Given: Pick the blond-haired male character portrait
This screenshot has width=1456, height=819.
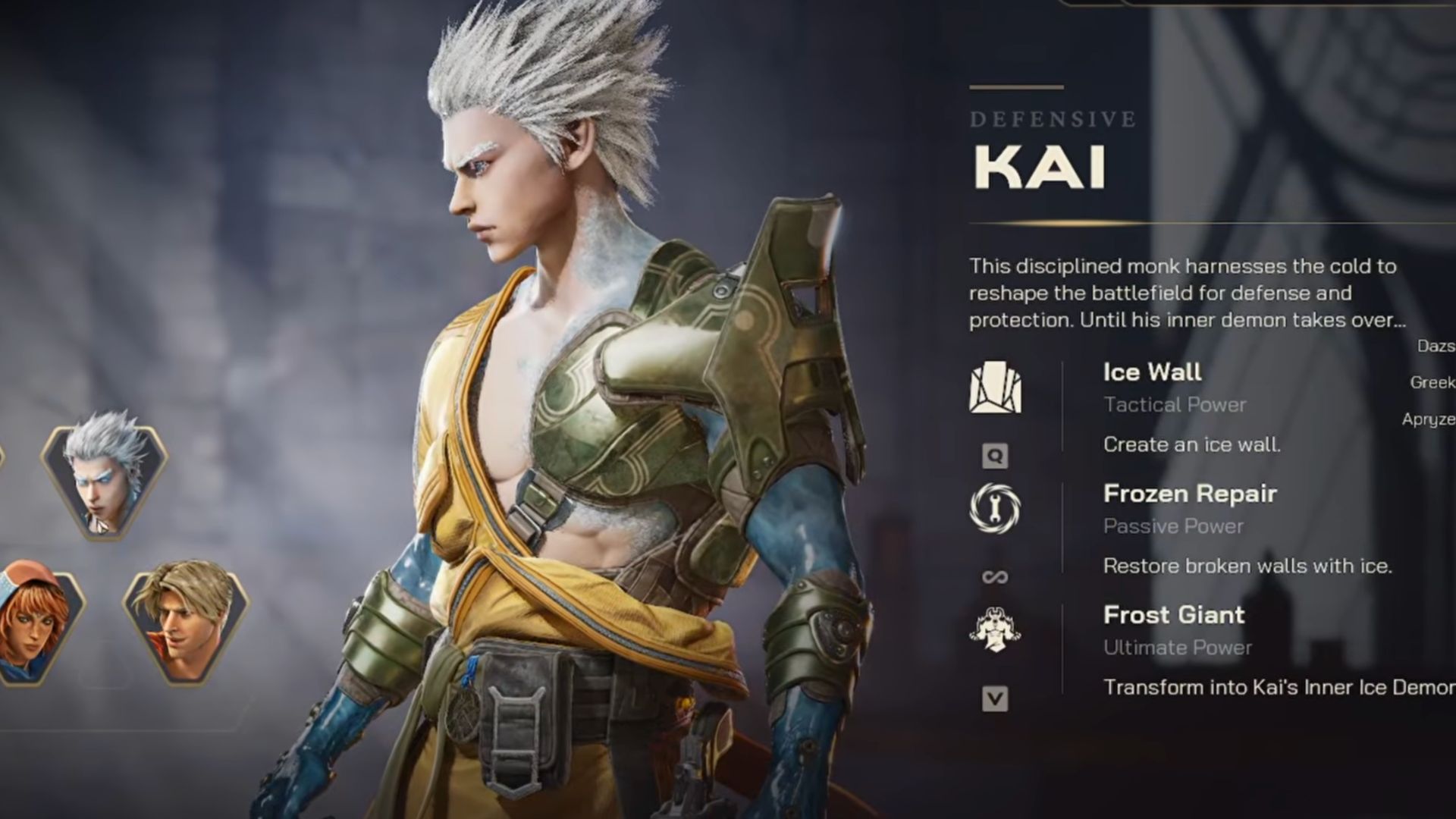Looking at the screenshot, I should 186,625.
